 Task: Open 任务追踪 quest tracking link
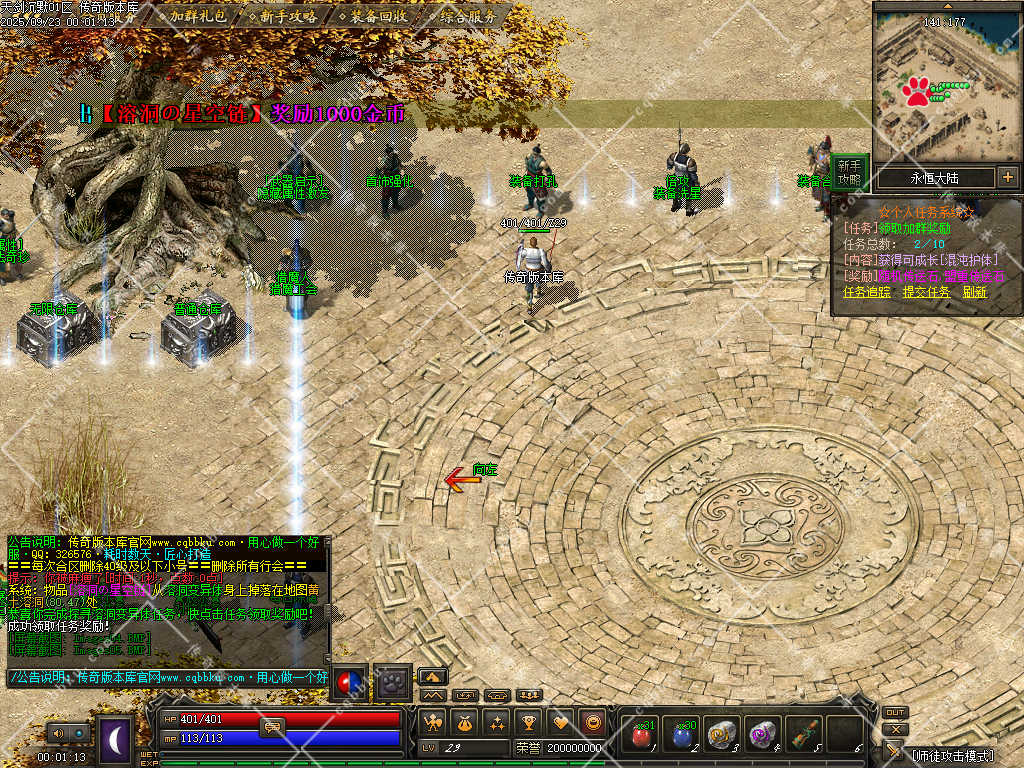(867, 292)
